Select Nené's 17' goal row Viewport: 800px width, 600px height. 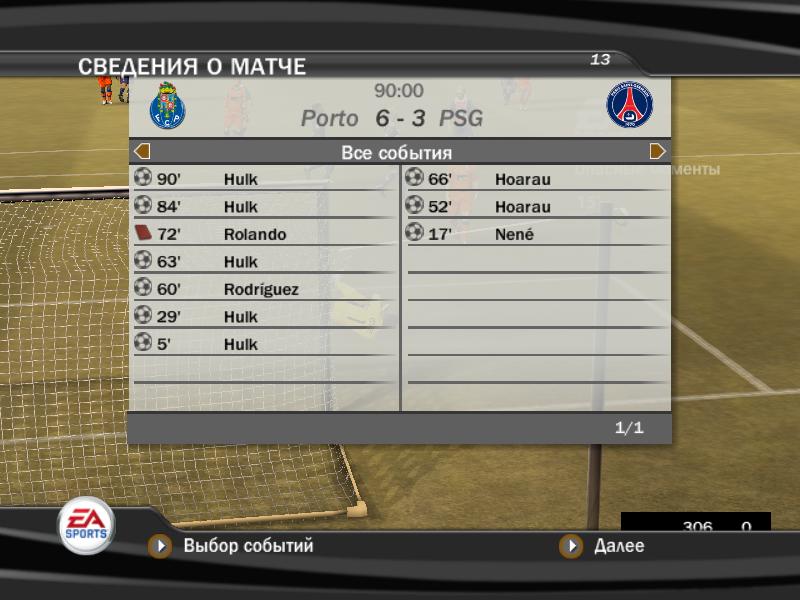pyautogui.click(x=536, y=234)
